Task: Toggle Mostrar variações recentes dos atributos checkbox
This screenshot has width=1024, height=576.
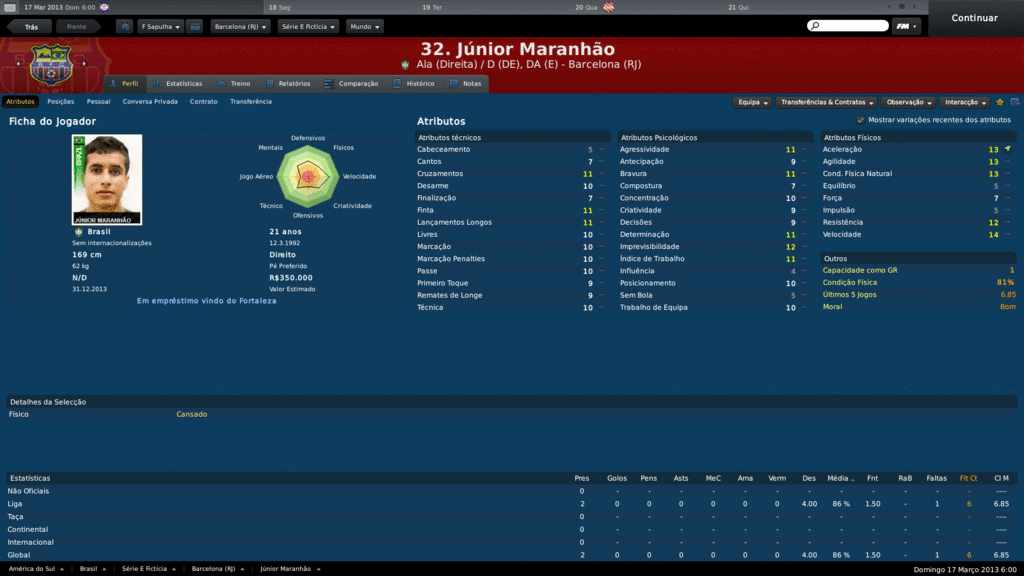Action: click(x=860, y=120)
